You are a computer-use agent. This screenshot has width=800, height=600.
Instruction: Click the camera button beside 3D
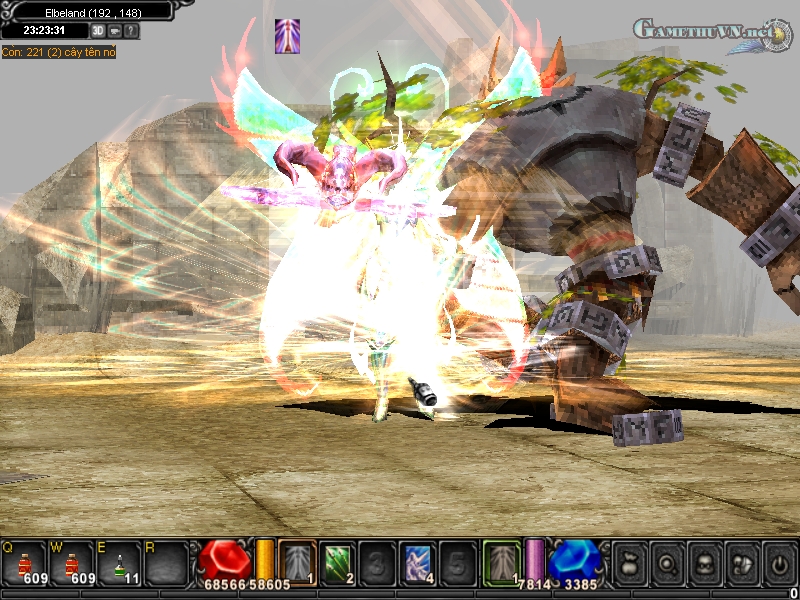(115, 31)
